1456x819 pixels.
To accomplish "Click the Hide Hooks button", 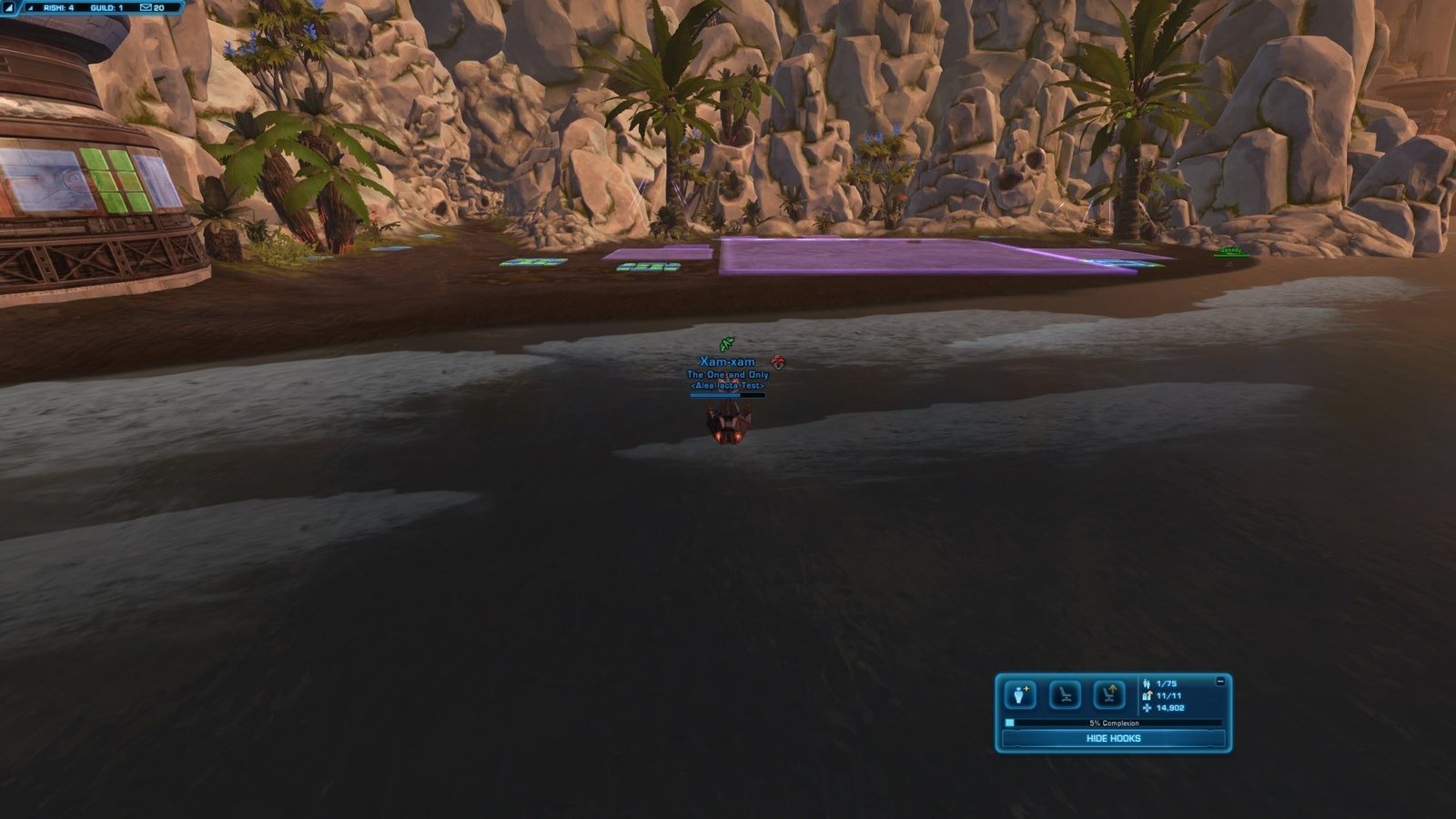I will [x=1113, y=739].
